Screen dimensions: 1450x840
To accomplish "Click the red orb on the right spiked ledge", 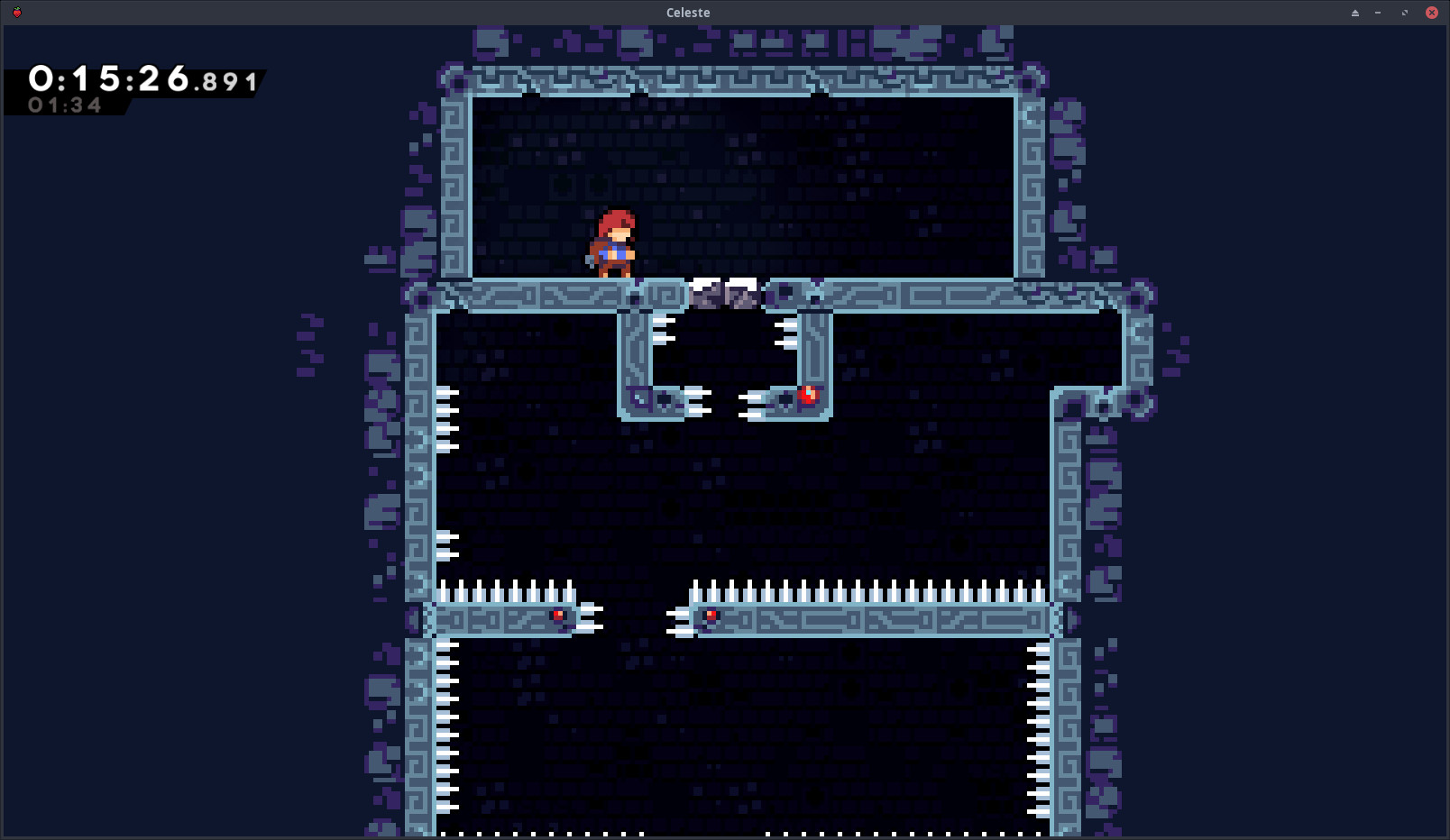I will (x=711, y=616).
